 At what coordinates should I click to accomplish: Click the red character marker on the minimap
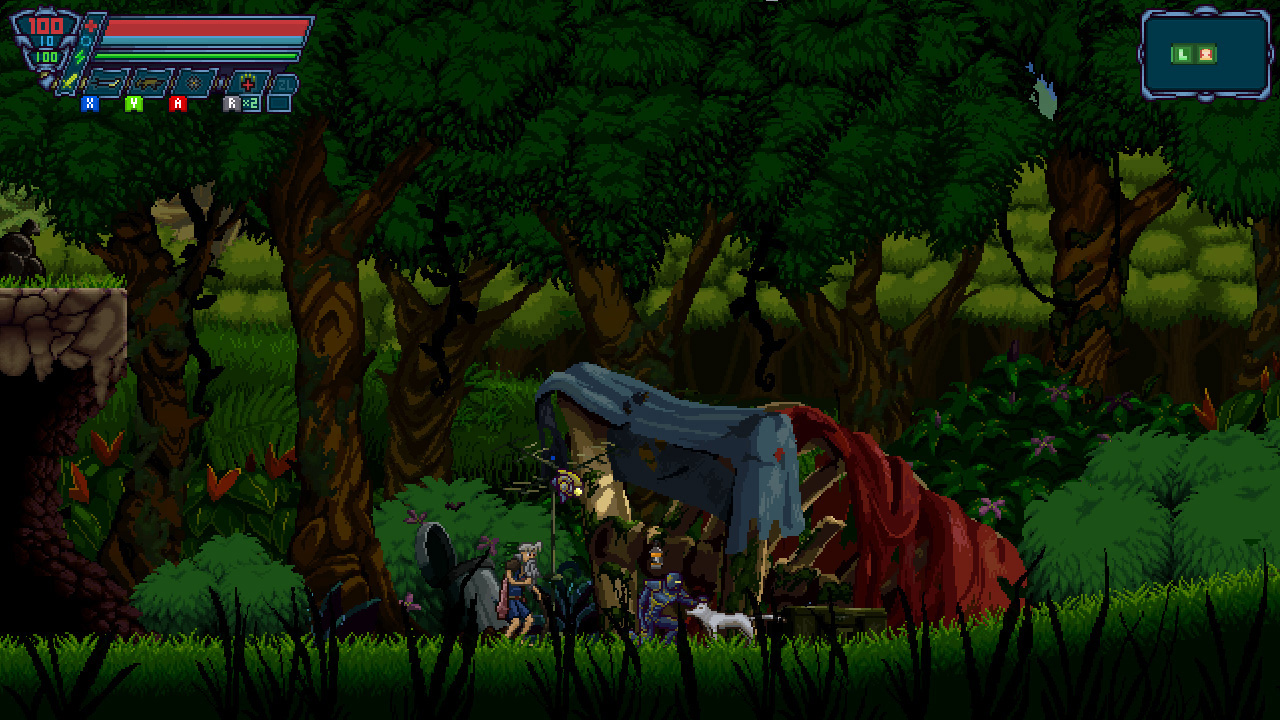click(1205, 55)
